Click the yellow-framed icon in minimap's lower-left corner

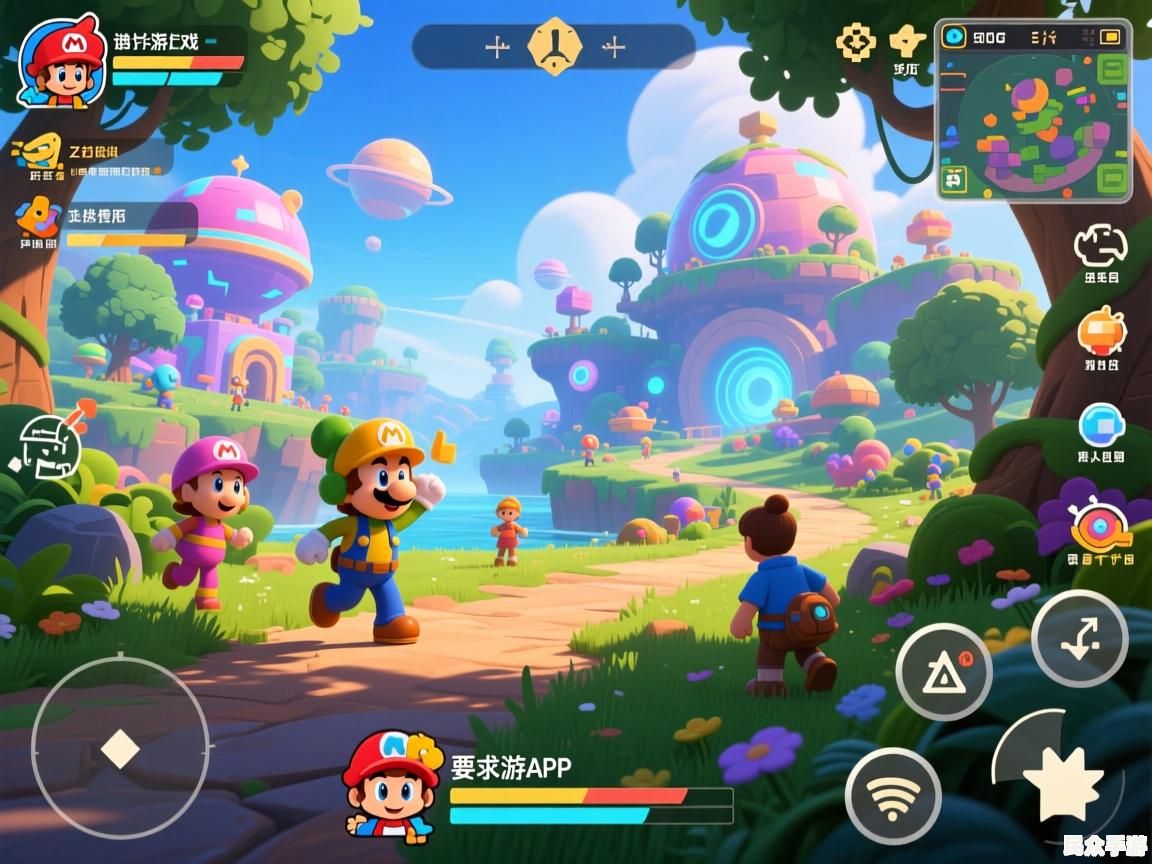955,180
